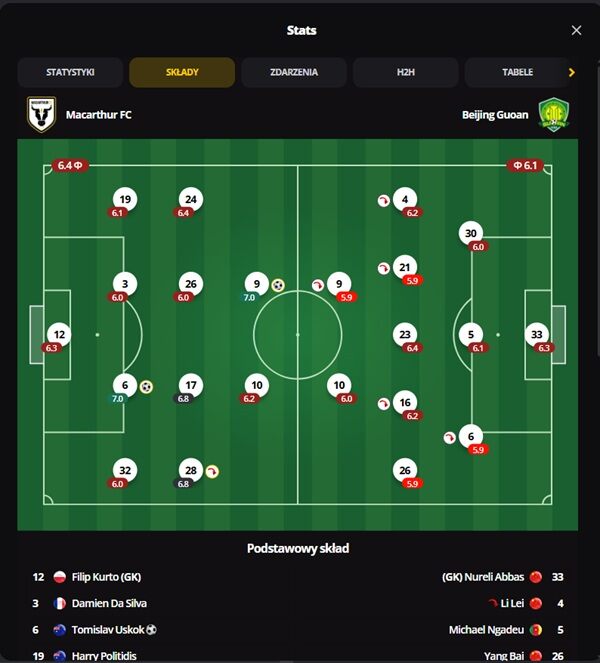Viewport: 600px width, 663px height.
Task: Select Macarthur goalkeeper number 12 on pitch
Action: 59,335
